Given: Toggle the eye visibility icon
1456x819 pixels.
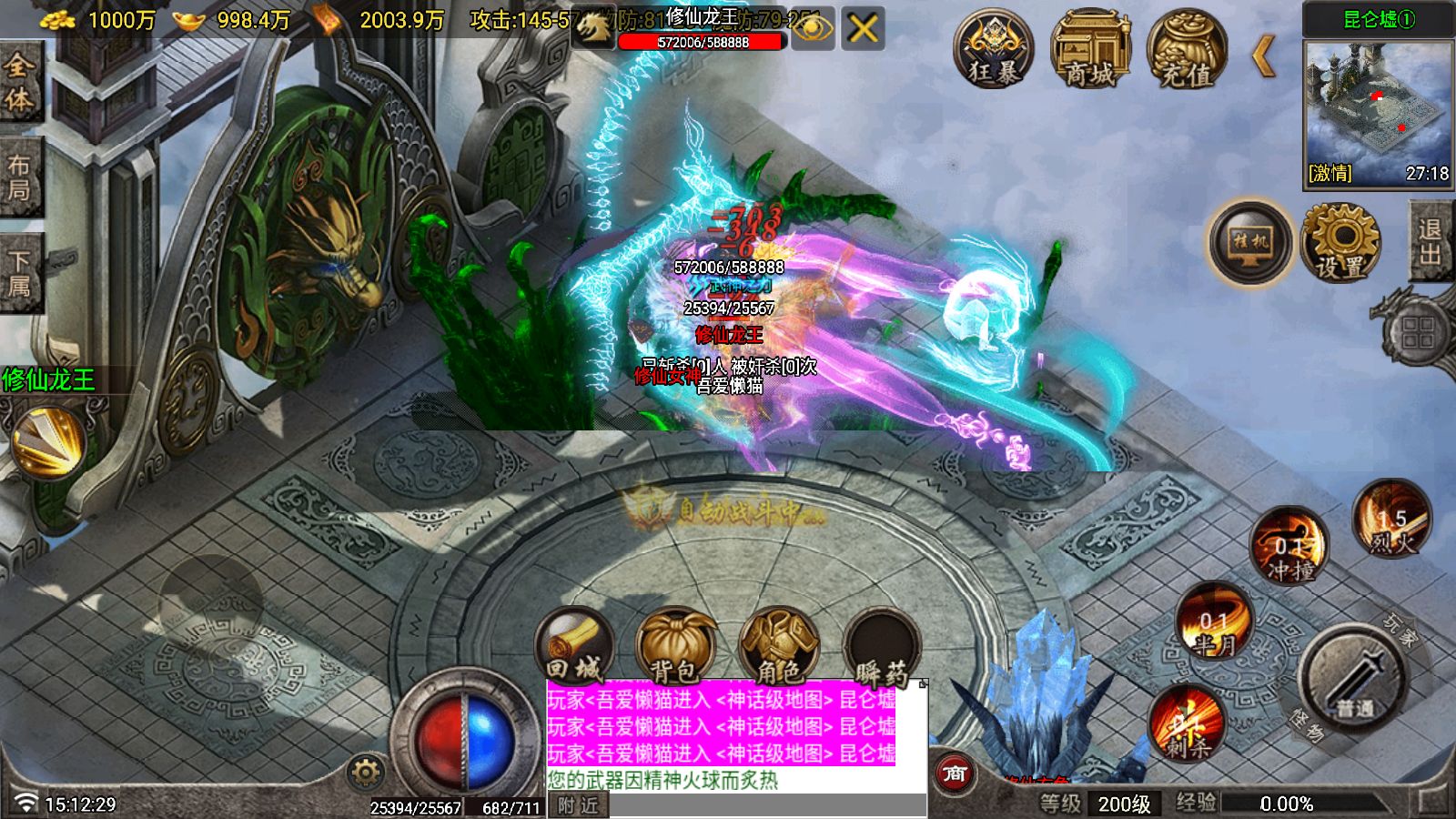Looking at the screenshot, I should point(814,29).
